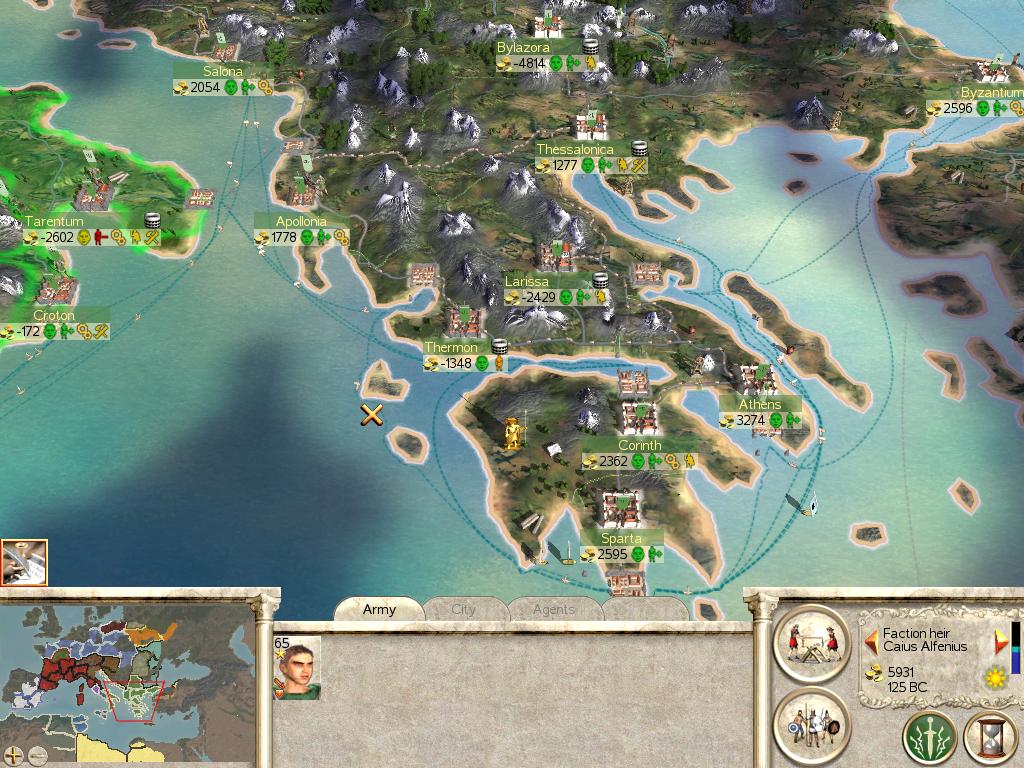The width and height of the screenshot is (1024, 768).
Task: Open the unit recruitment panel button
Action: pos(812,725)
